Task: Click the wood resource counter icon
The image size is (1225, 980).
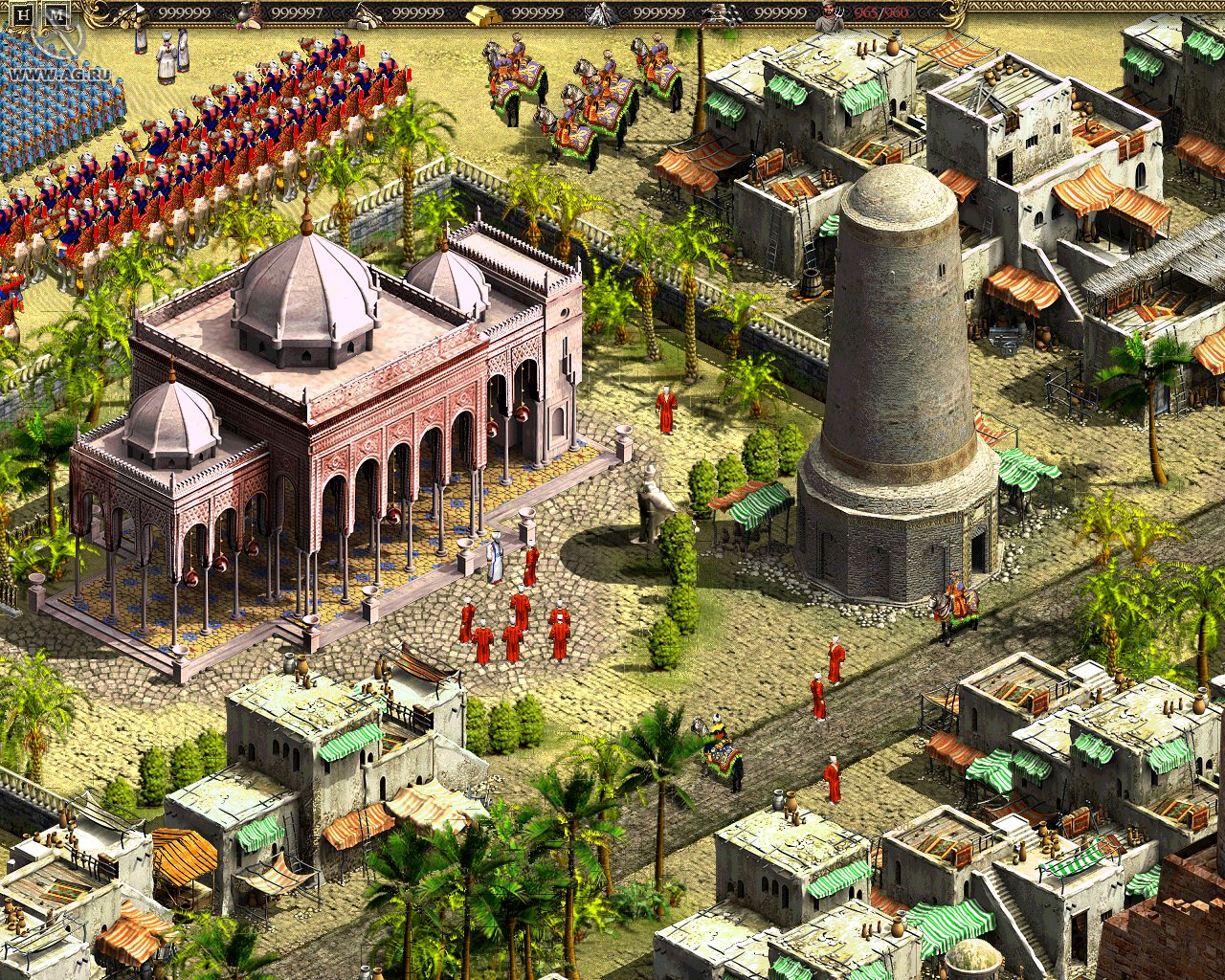Action: click(x=130, y=11)
